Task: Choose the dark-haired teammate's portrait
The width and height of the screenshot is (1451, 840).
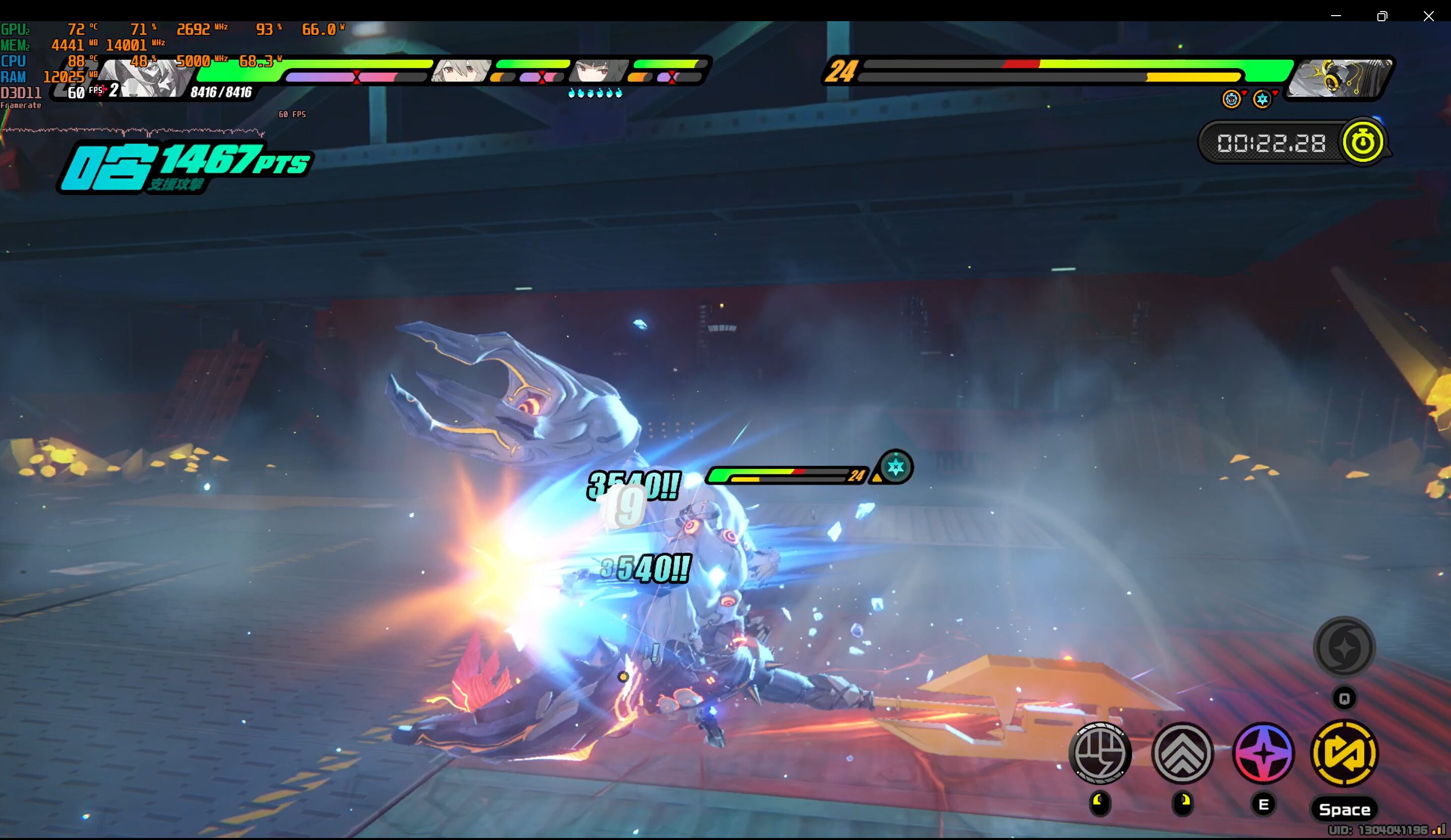Action: click(x=599, y=71)
